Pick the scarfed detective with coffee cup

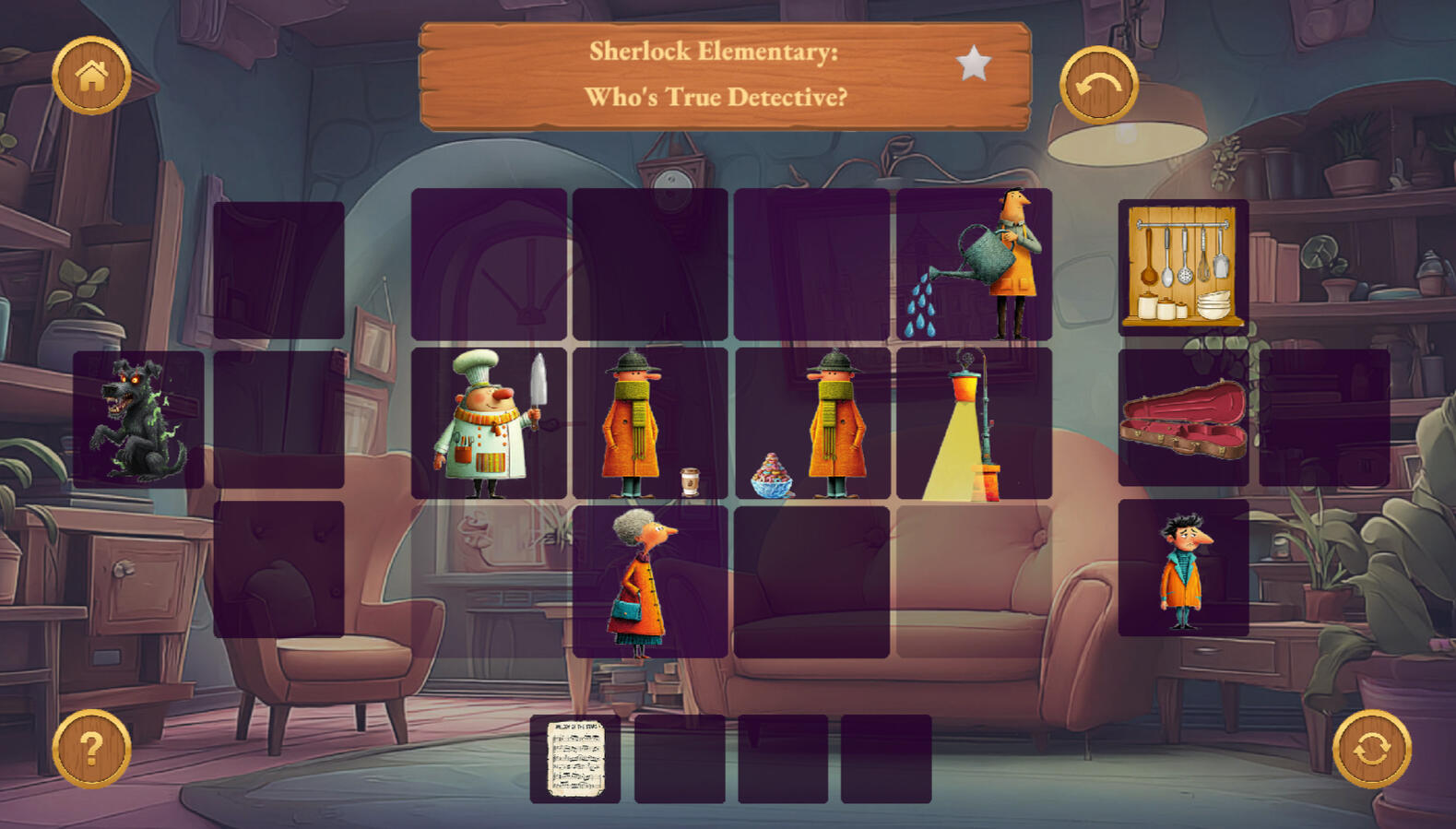point(650,423)
